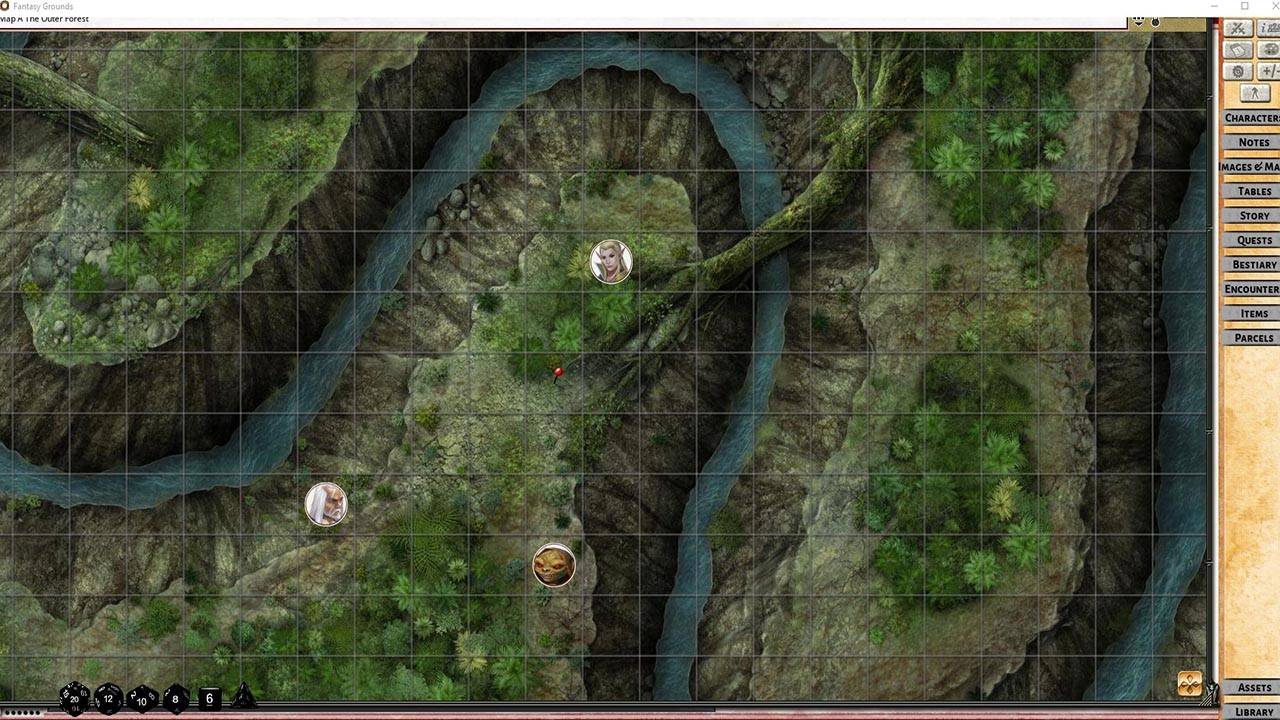Open the Encounter sidebar panel

point(1250,289)
